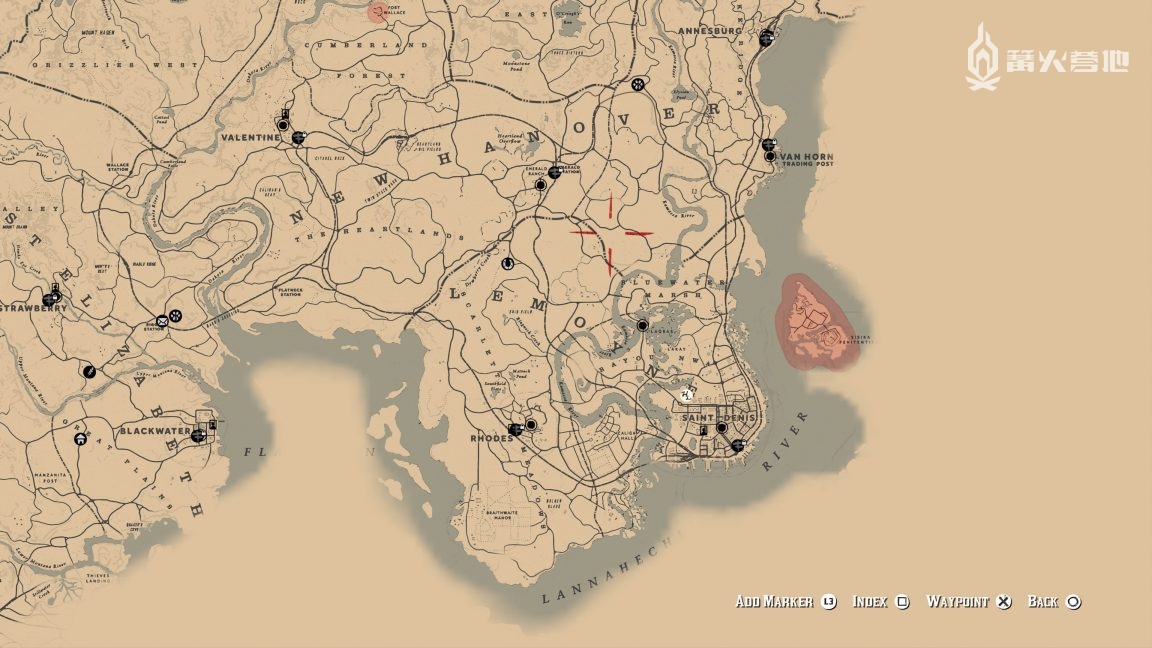Select the white player marker near Saint Denis
The width and height of the screenshot is (1152, 648).
(x=687, y=395)
